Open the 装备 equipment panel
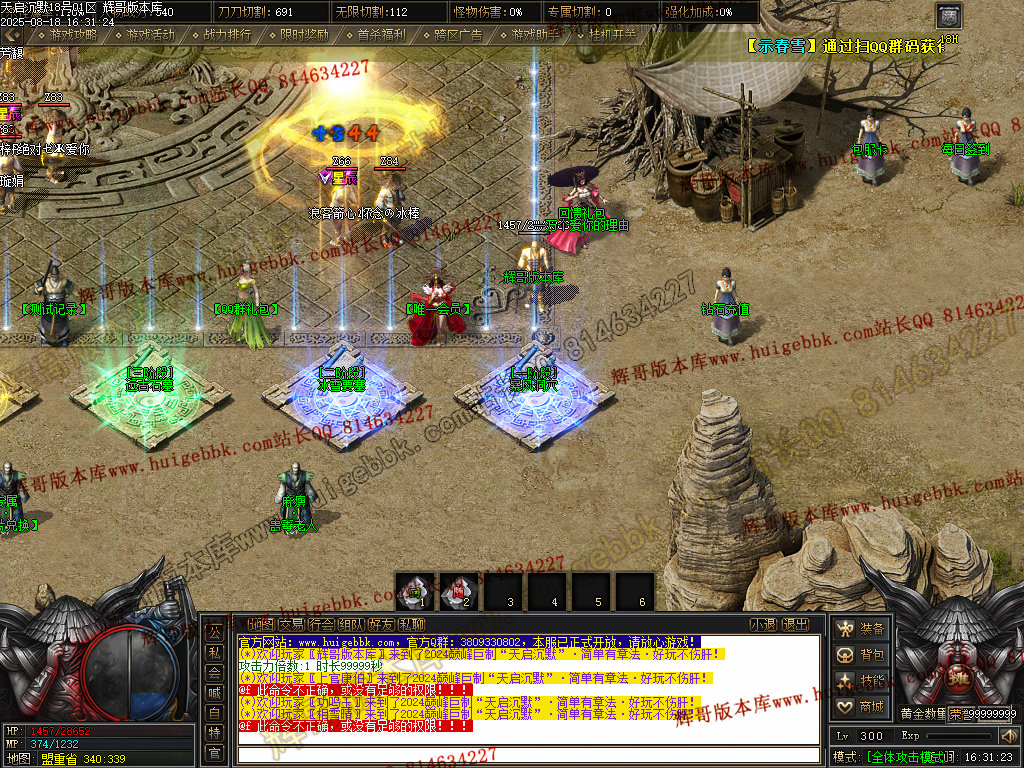This screenshot has height=768, width=1024. click(861, 629)
